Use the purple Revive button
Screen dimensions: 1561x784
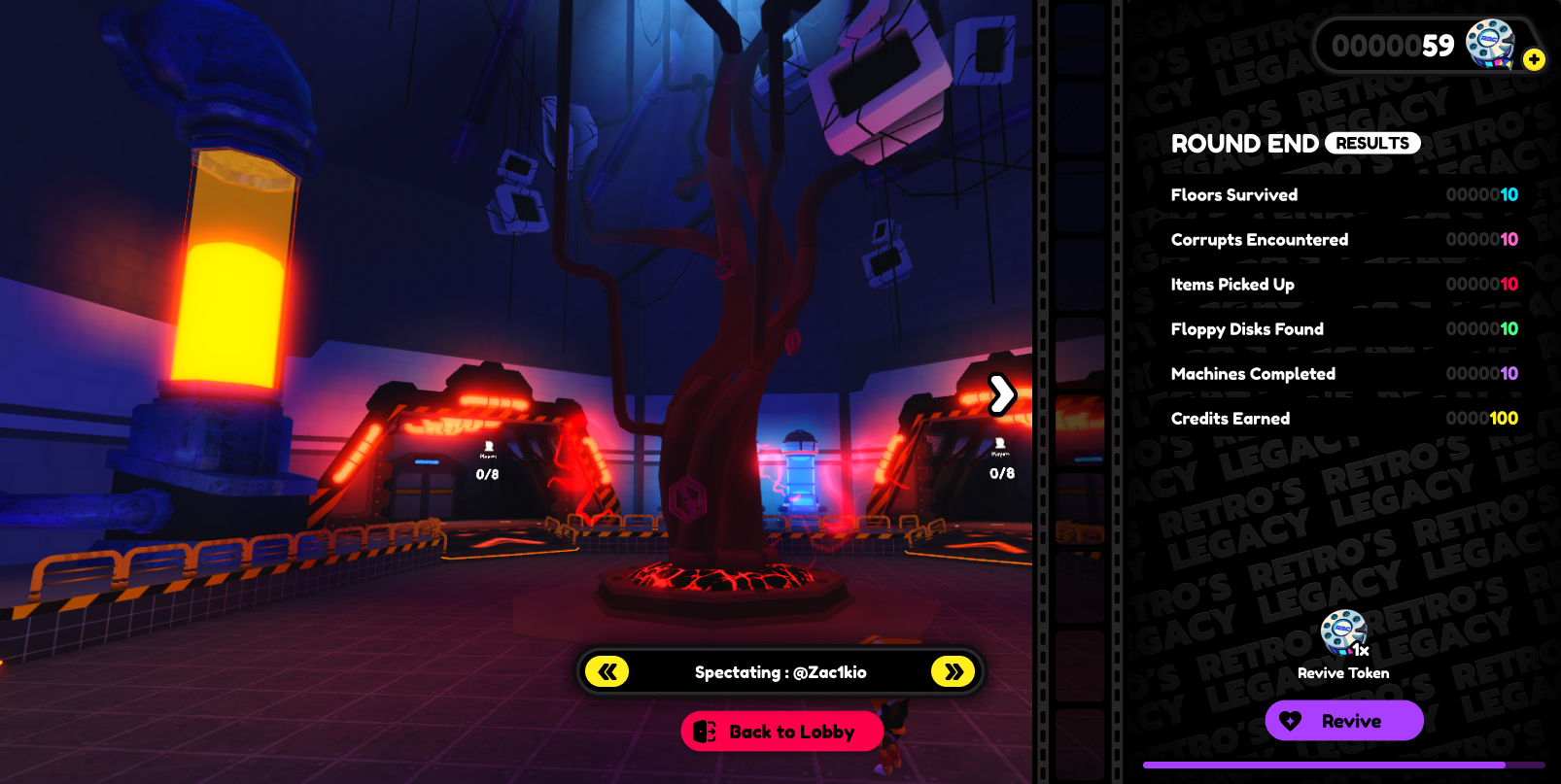click(1343, 721)
